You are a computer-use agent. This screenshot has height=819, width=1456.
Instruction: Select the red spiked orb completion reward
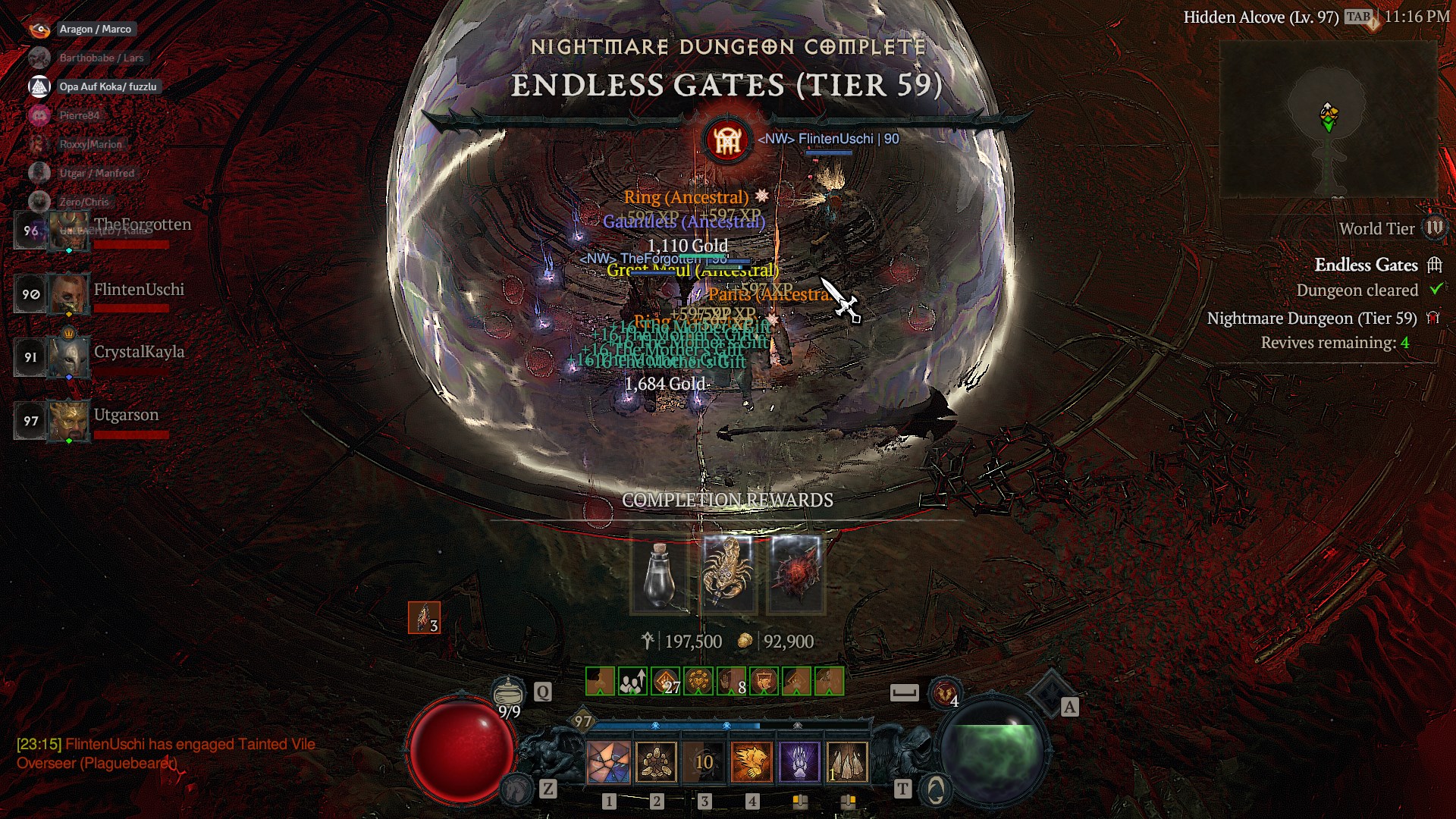pyautogui.click(x=795, y=574)
